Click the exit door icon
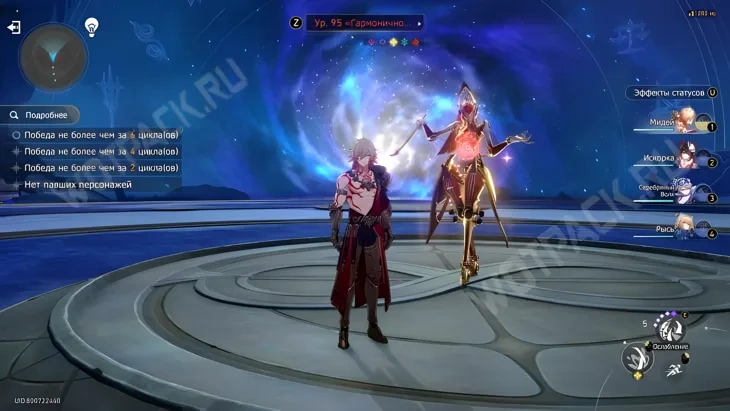Screen dimensions: 730x411 [14, 28]
